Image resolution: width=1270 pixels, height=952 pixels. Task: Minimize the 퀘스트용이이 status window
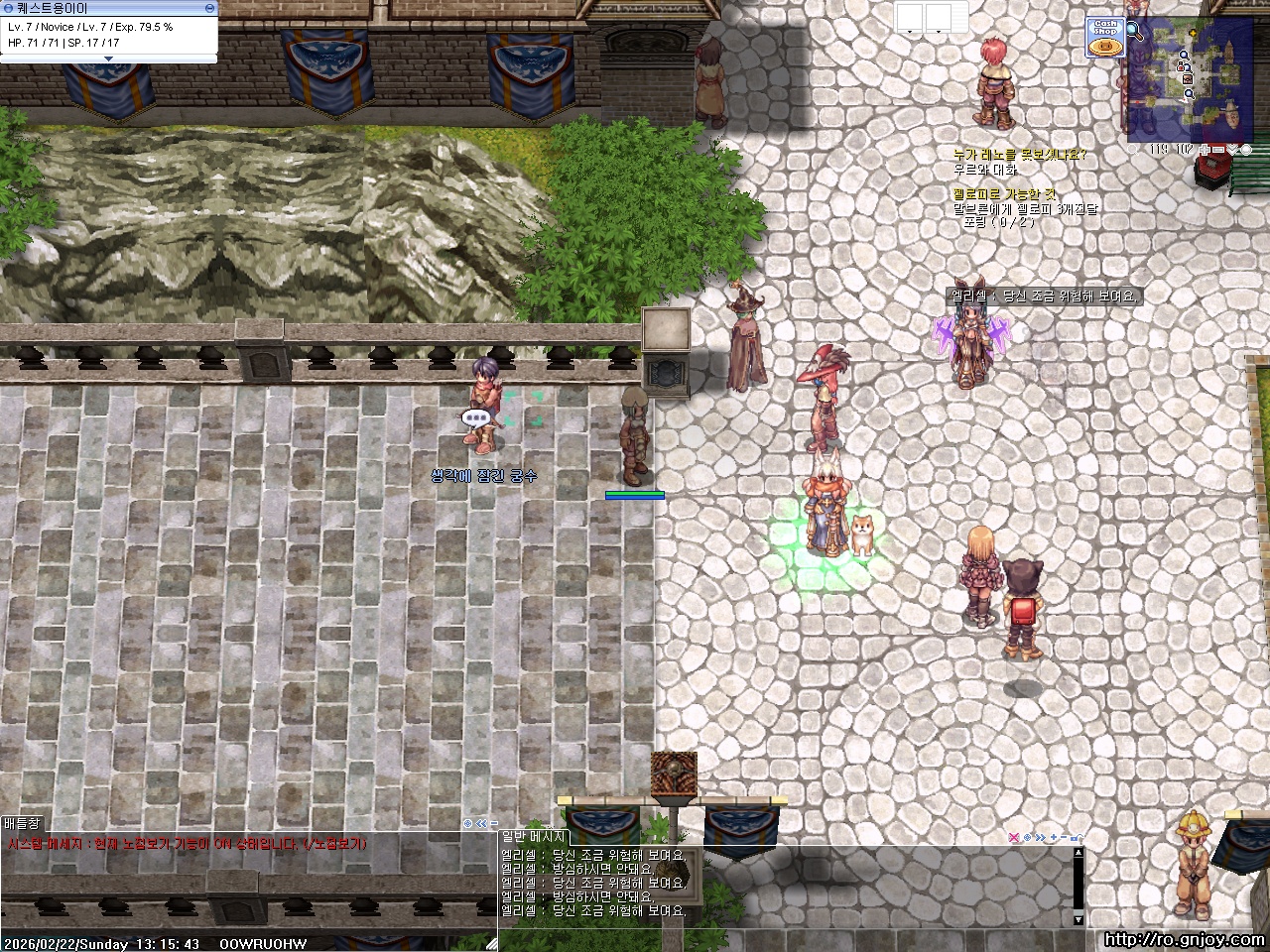(x=209, y=8)
